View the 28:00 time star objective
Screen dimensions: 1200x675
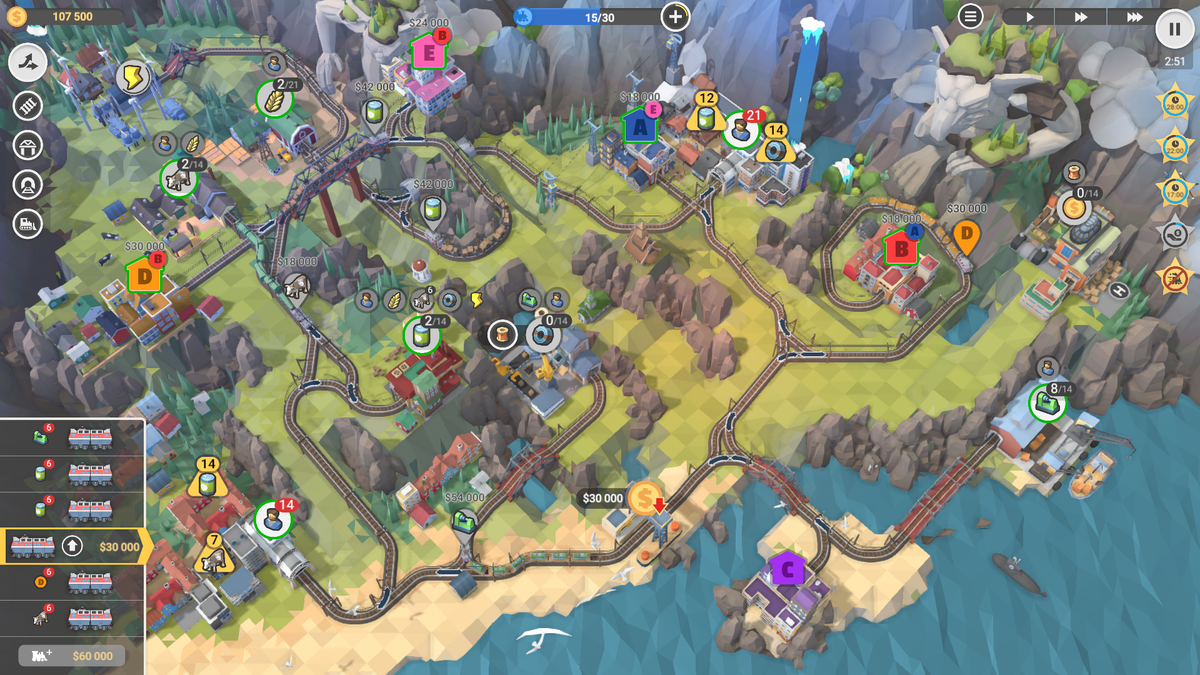click(1174, 103)
